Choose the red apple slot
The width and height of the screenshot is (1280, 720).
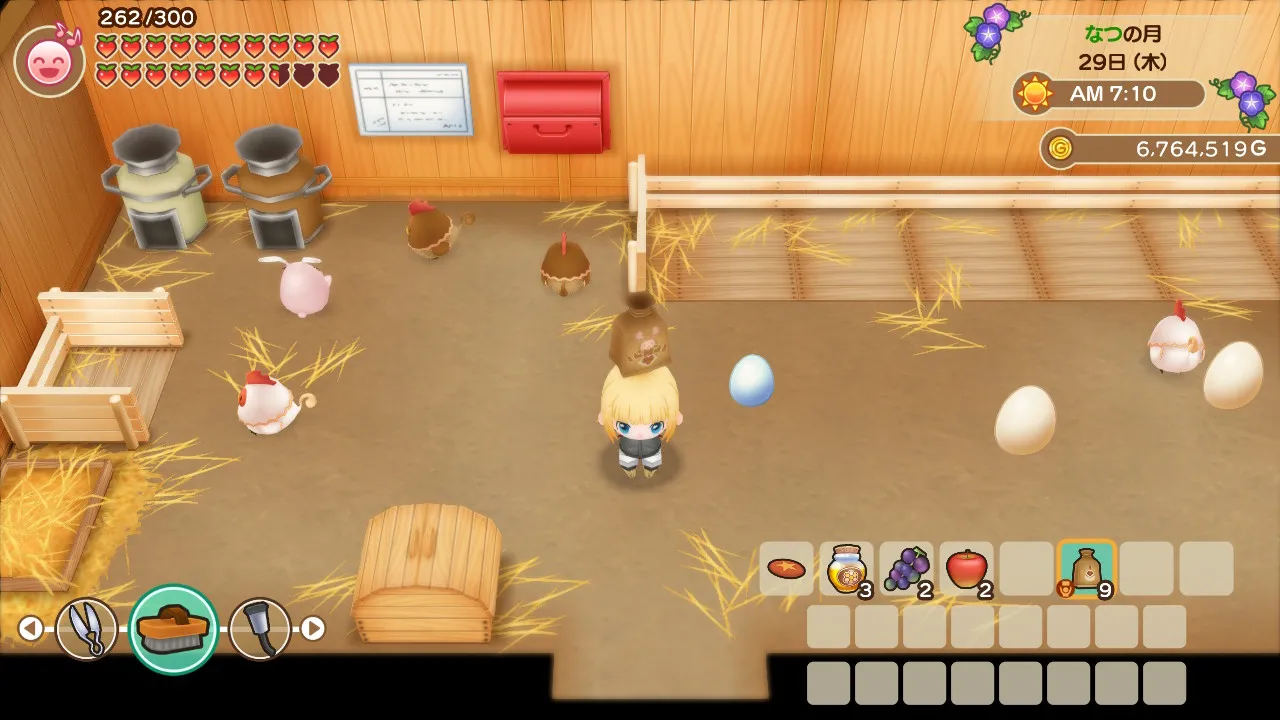[x=966, y=569]
